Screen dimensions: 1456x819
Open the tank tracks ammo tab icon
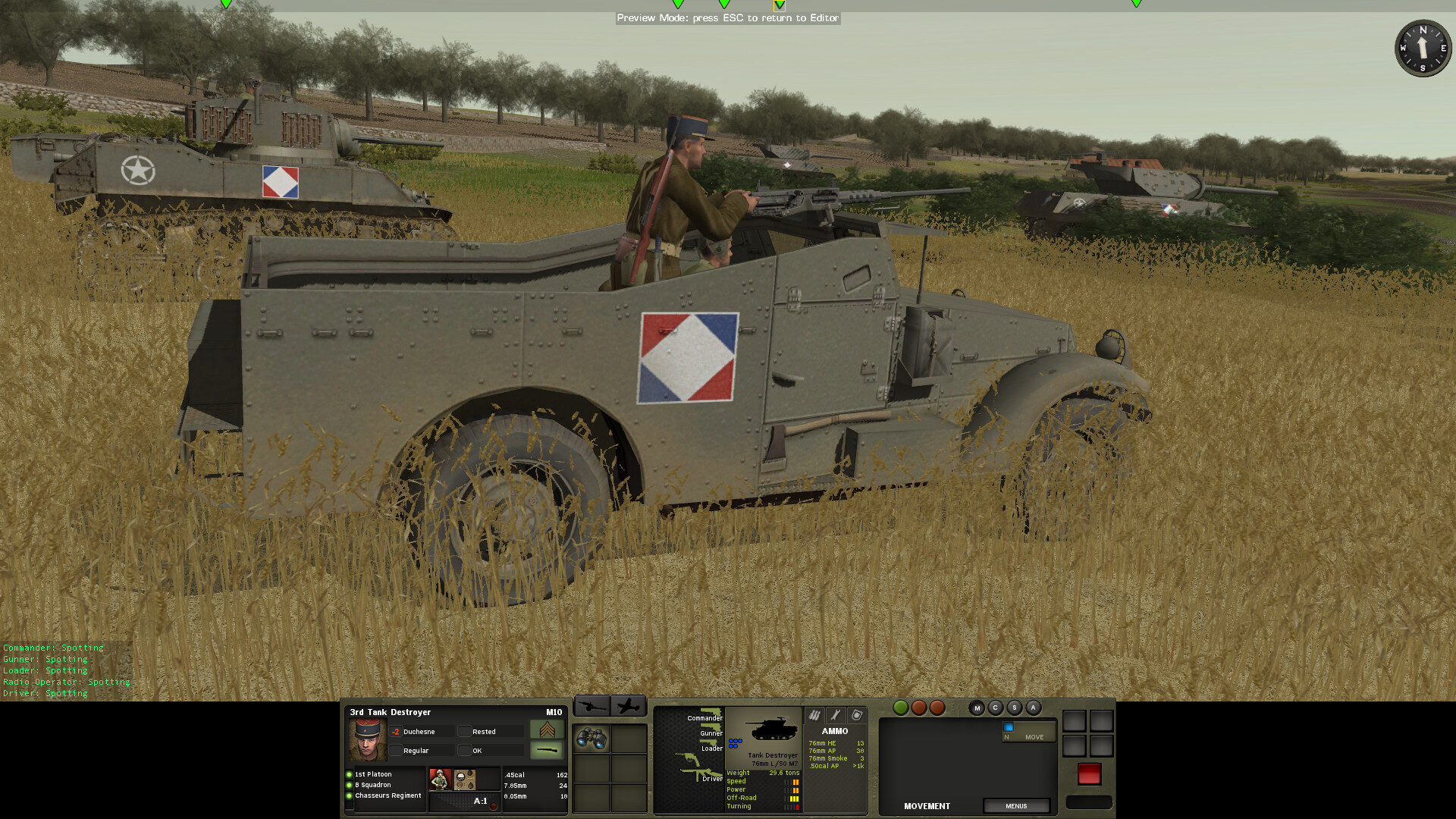coord(814,715)
